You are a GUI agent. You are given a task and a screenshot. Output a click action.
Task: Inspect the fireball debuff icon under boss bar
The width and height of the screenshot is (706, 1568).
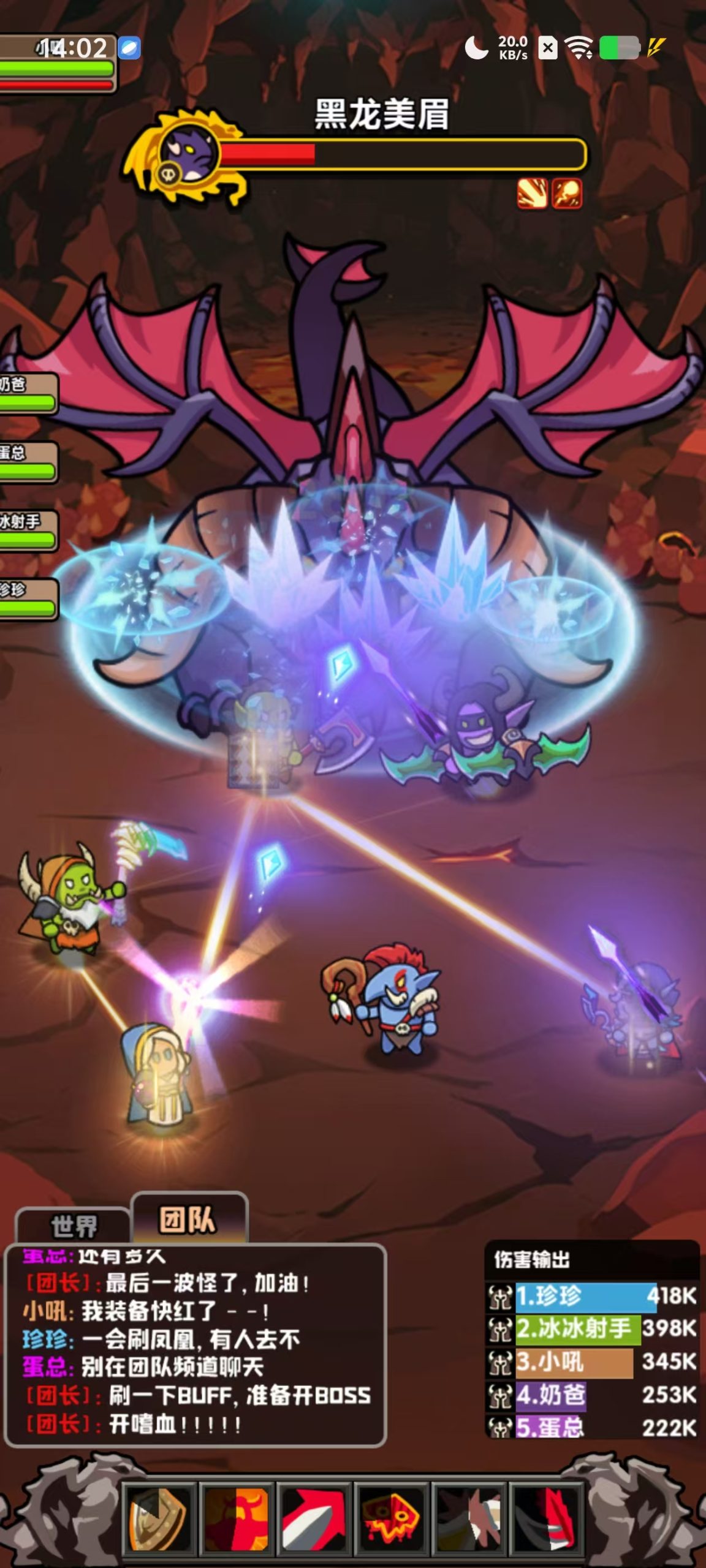pyautogui.click(x=567, y=194)
